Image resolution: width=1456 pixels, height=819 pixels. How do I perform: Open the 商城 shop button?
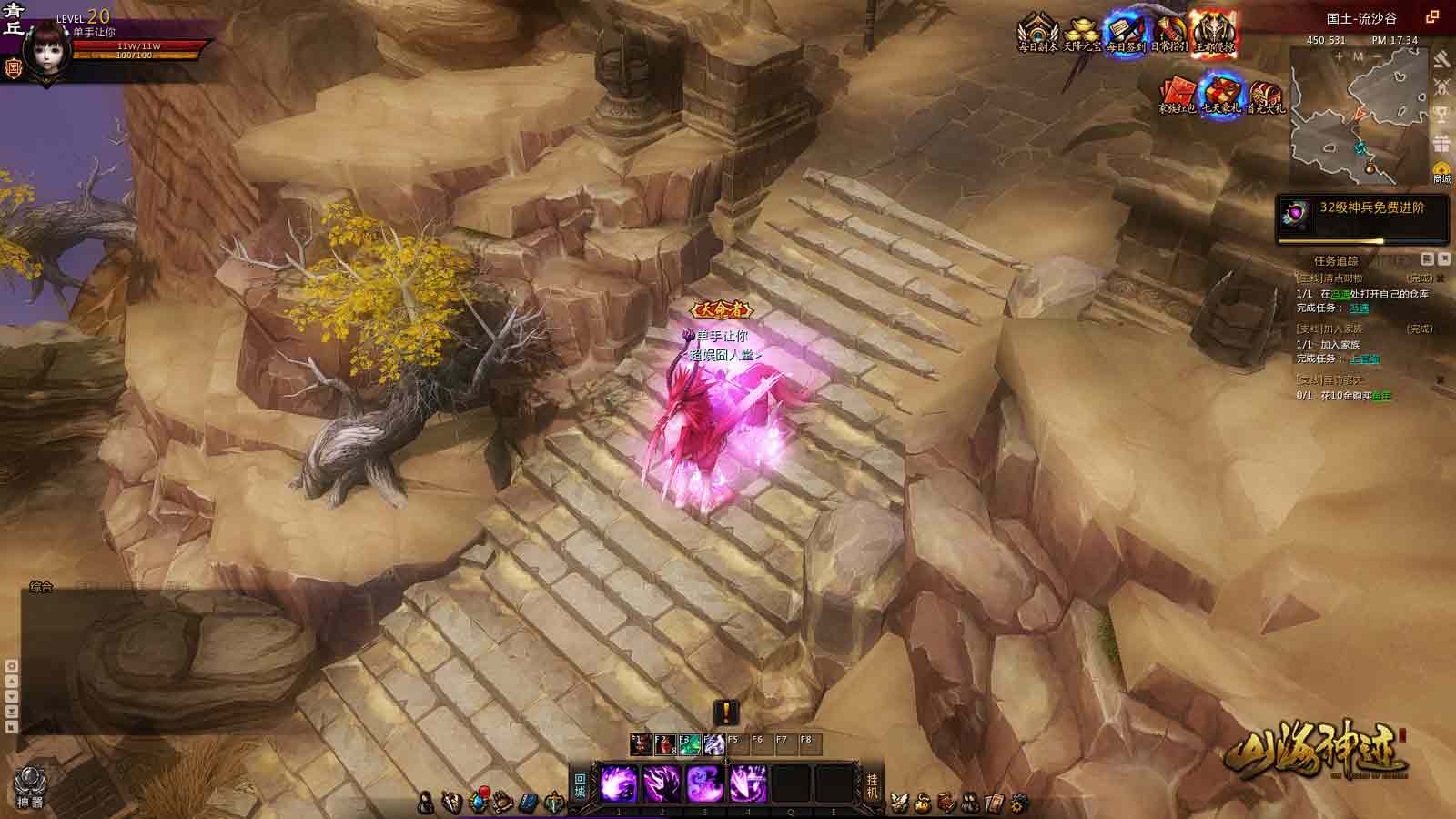1441,172
